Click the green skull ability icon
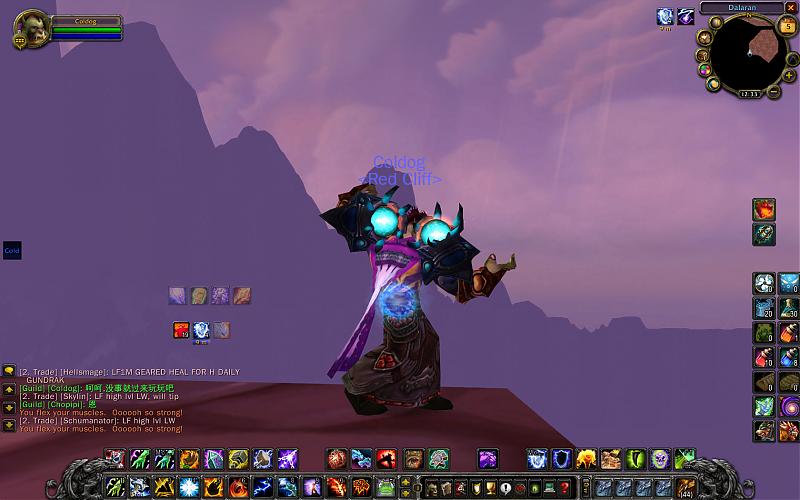Viewport: 800px width, 500px height. (659, 459)
